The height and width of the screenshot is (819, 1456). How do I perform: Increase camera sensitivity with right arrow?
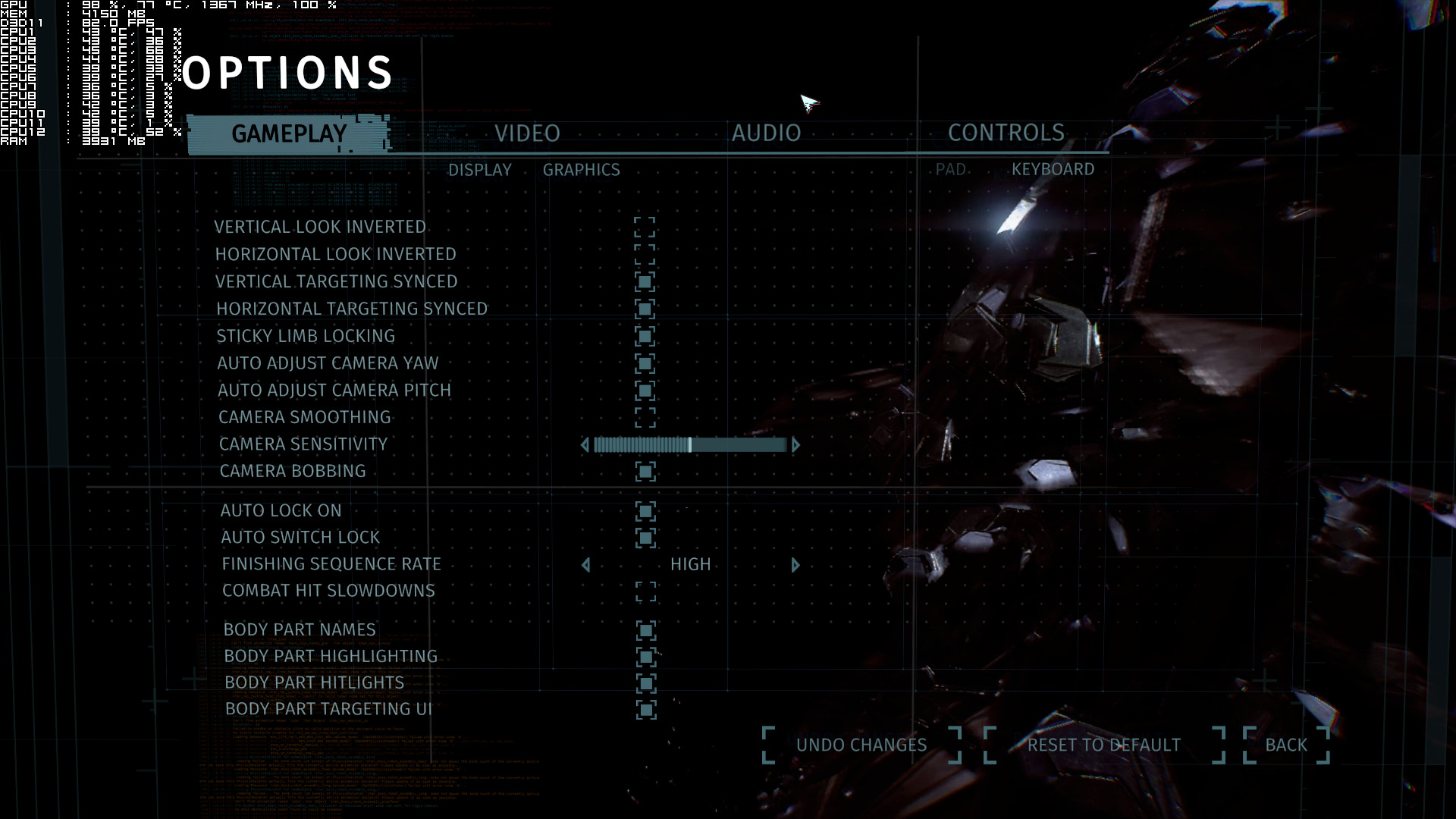(x=795, y=445)
